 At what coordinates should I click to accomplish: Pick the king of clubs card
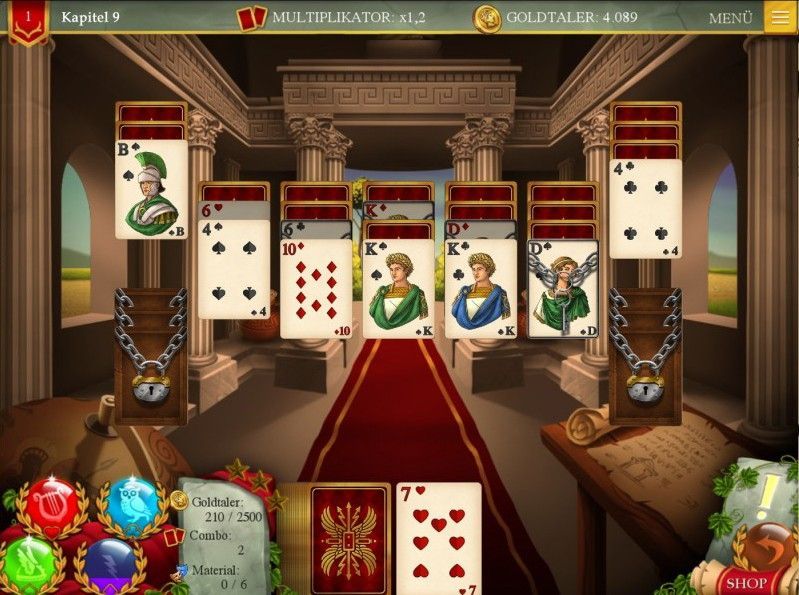click(480, 288)
